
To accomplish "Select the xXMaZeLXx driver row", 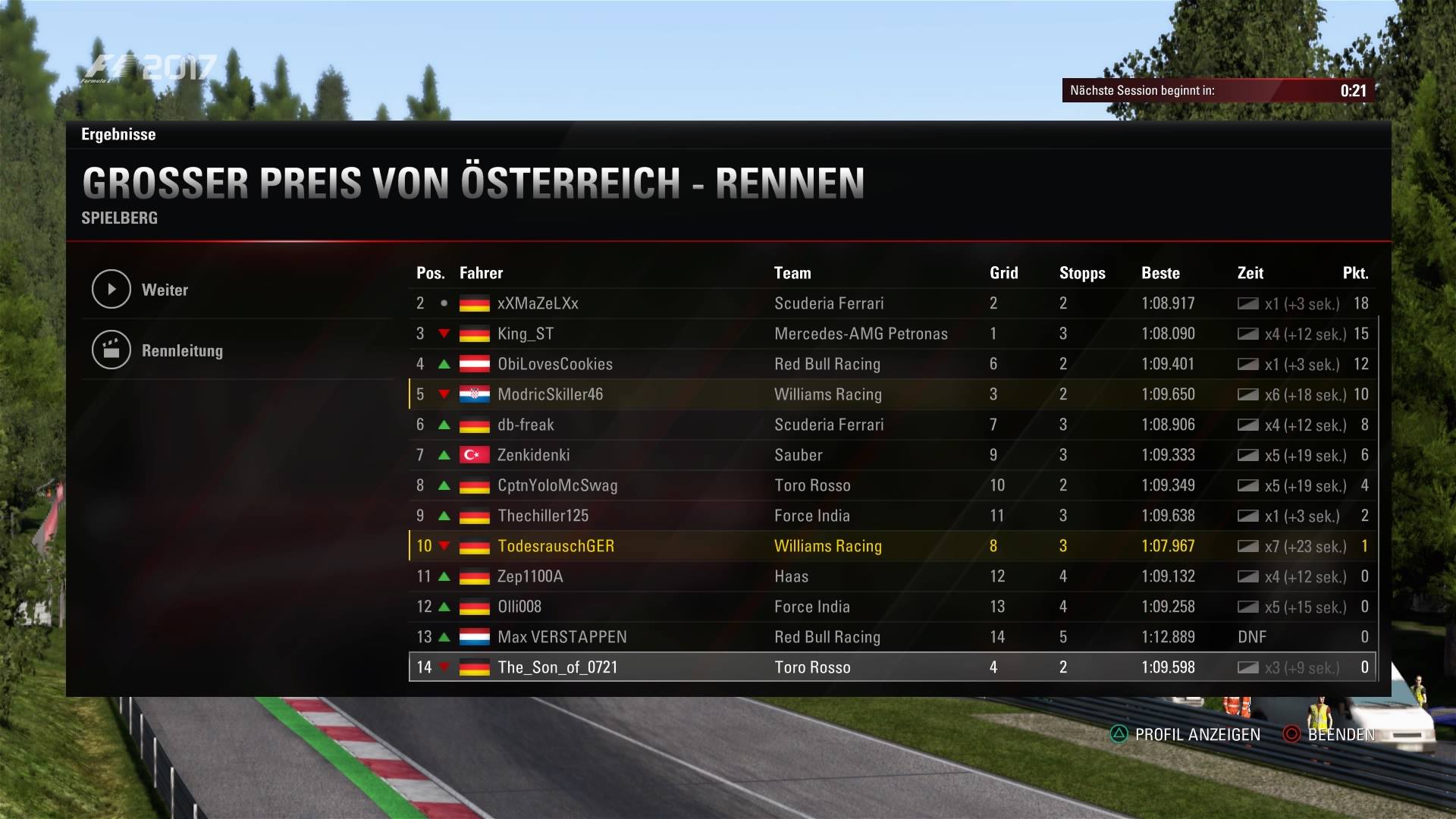I will point(538,303).
